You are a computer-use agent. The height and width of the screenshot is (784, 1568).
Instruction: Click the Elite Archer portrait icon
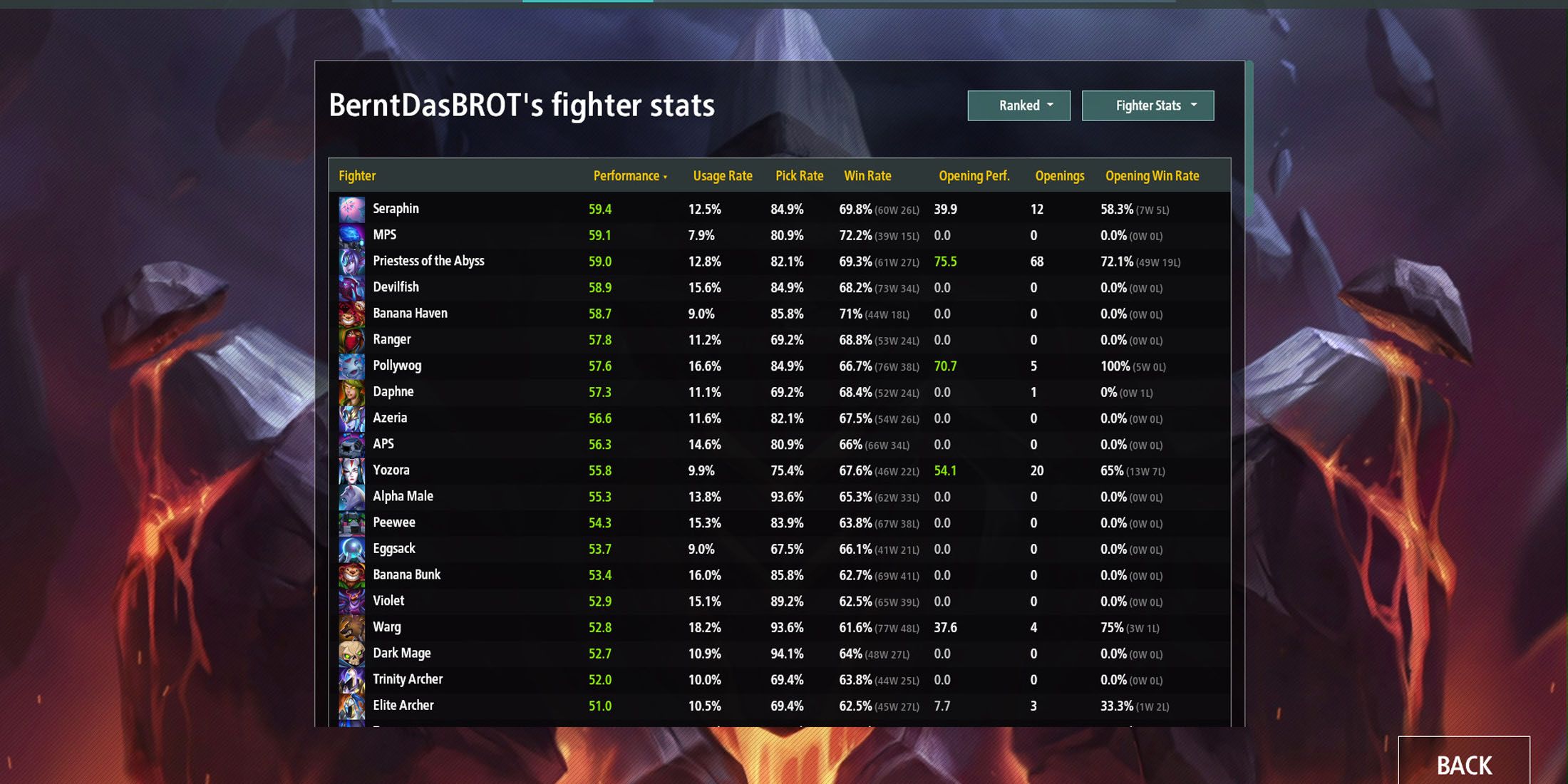tap(351, 706)
